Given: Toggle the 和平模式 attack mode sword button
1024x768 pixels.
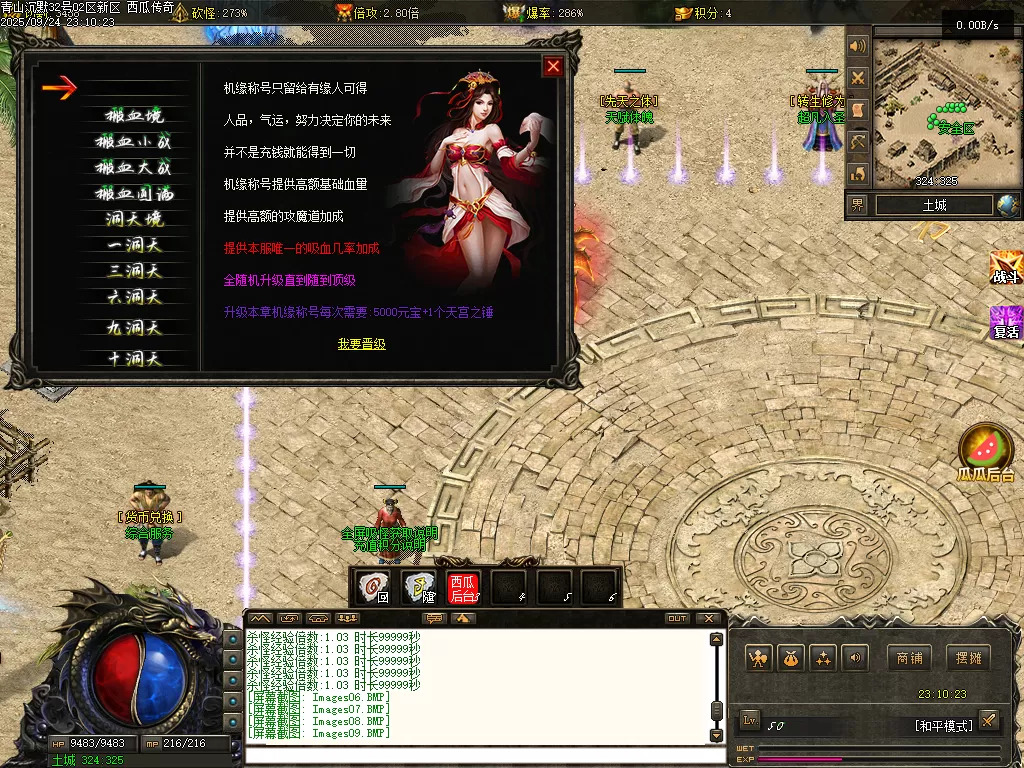Looking at the screenshot, I should click(988, 720).
